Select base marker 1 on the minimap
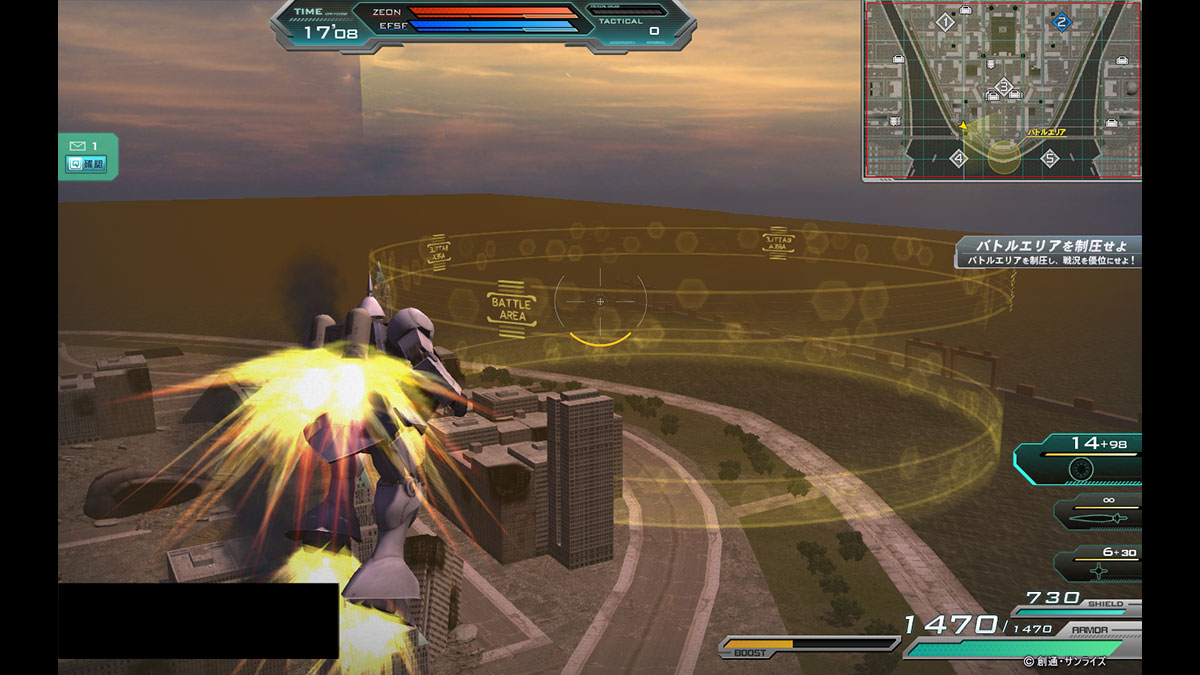The height and width of the screenshot is (675, 1200). [945, 21]
